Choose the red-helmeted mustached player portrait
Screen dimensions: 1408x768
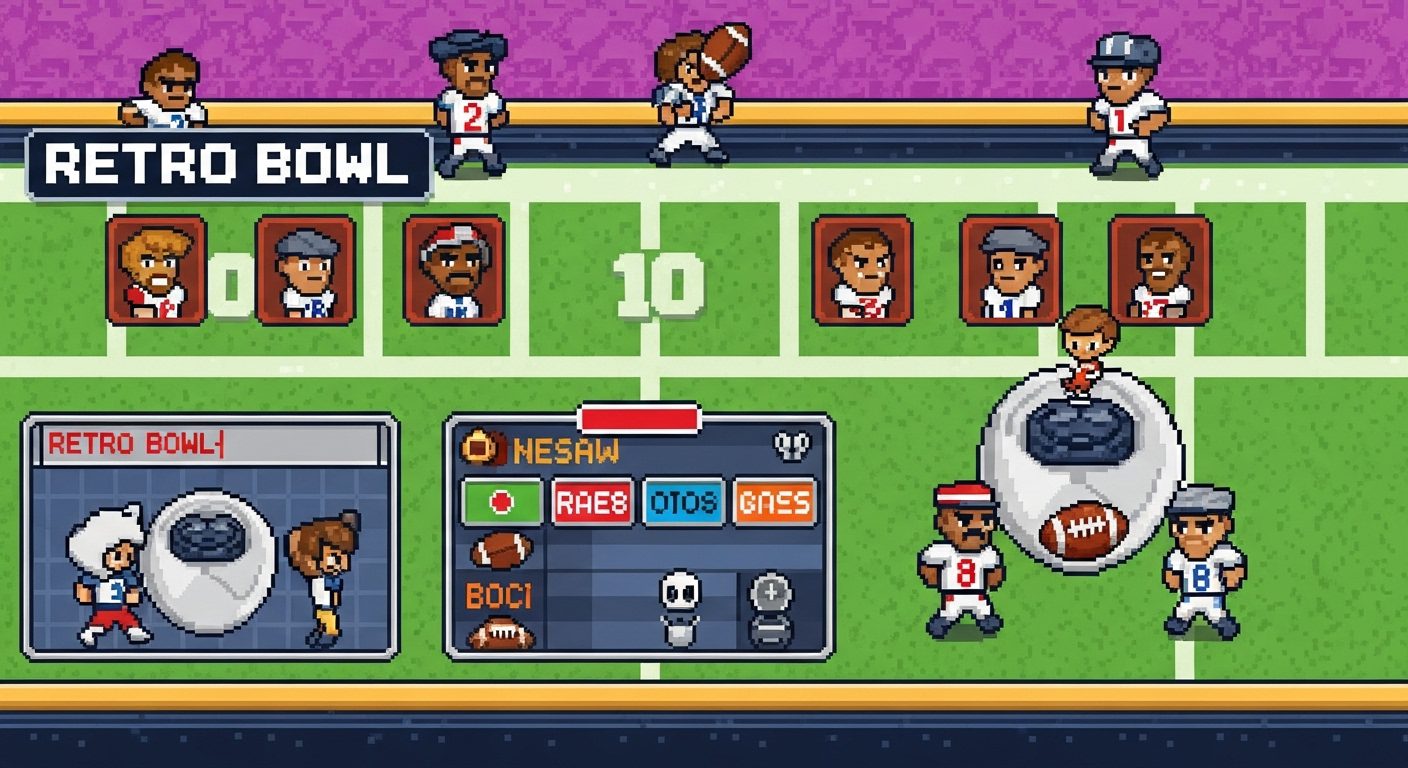click(454, 269)
